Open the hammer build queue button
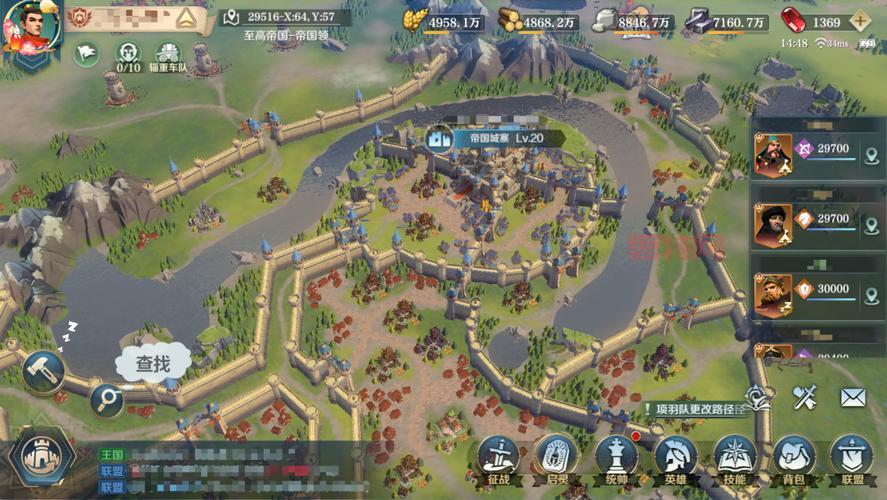The height and width of the screenshot is (500, 887). (x=43, y=371)
